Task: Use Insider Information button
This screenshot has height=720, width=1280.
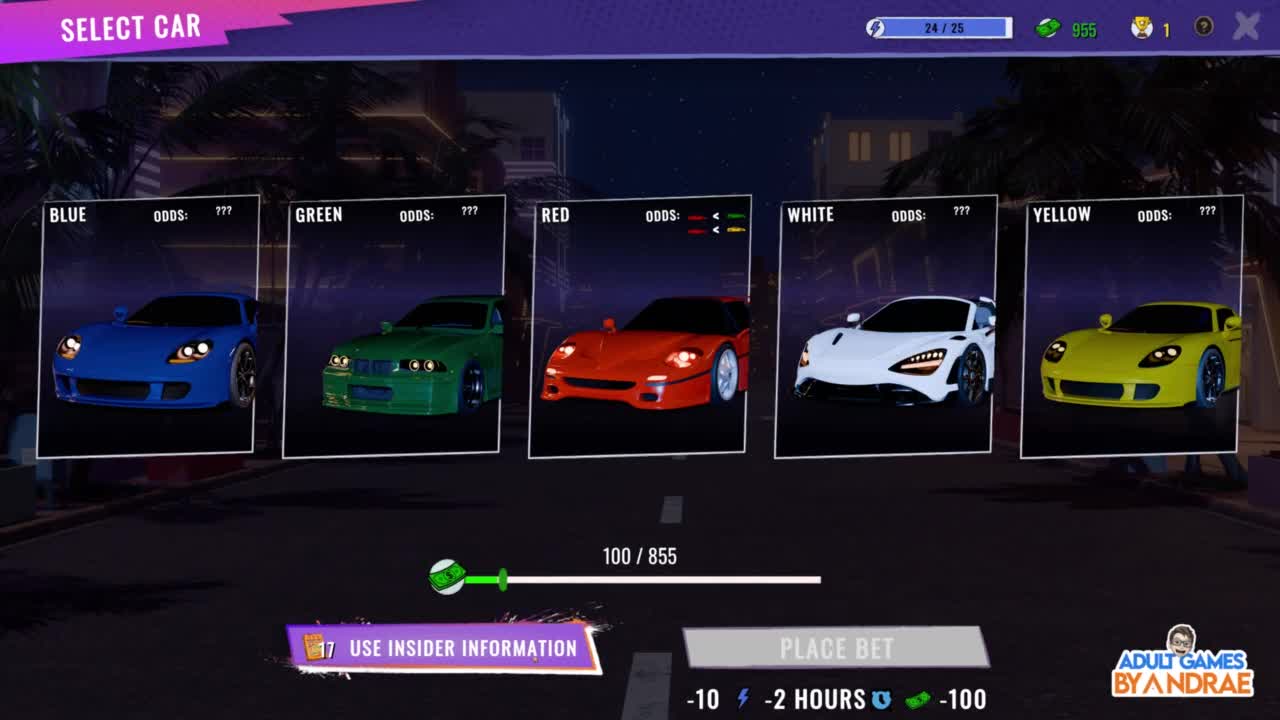Action: pyautogui.click(x=444, y=648)
